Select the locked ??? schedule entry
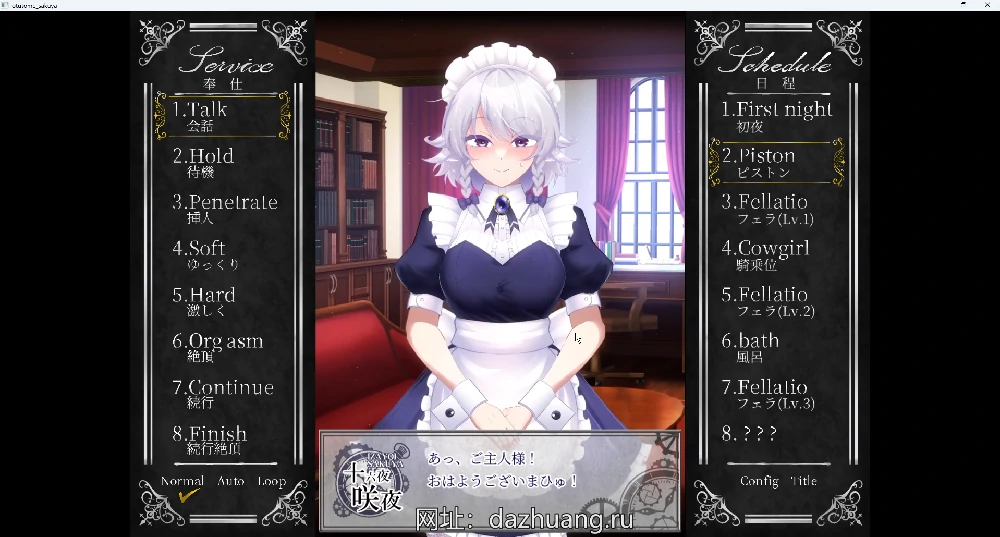1000x537 pixels. 750,433
